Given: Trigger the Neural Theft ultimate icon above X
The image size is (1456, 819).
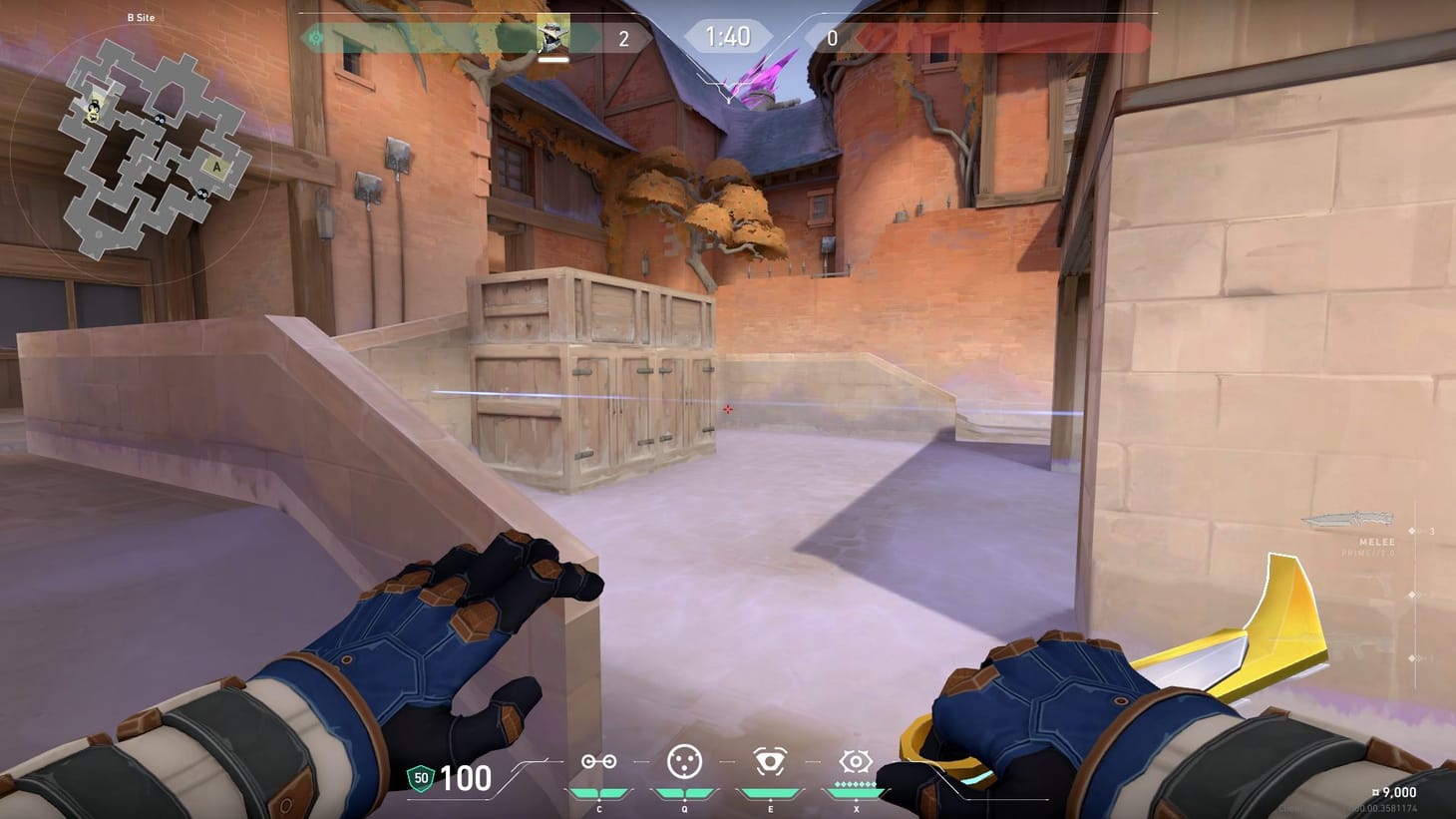Looking at the screenshot, I should [x=855, y=761].
